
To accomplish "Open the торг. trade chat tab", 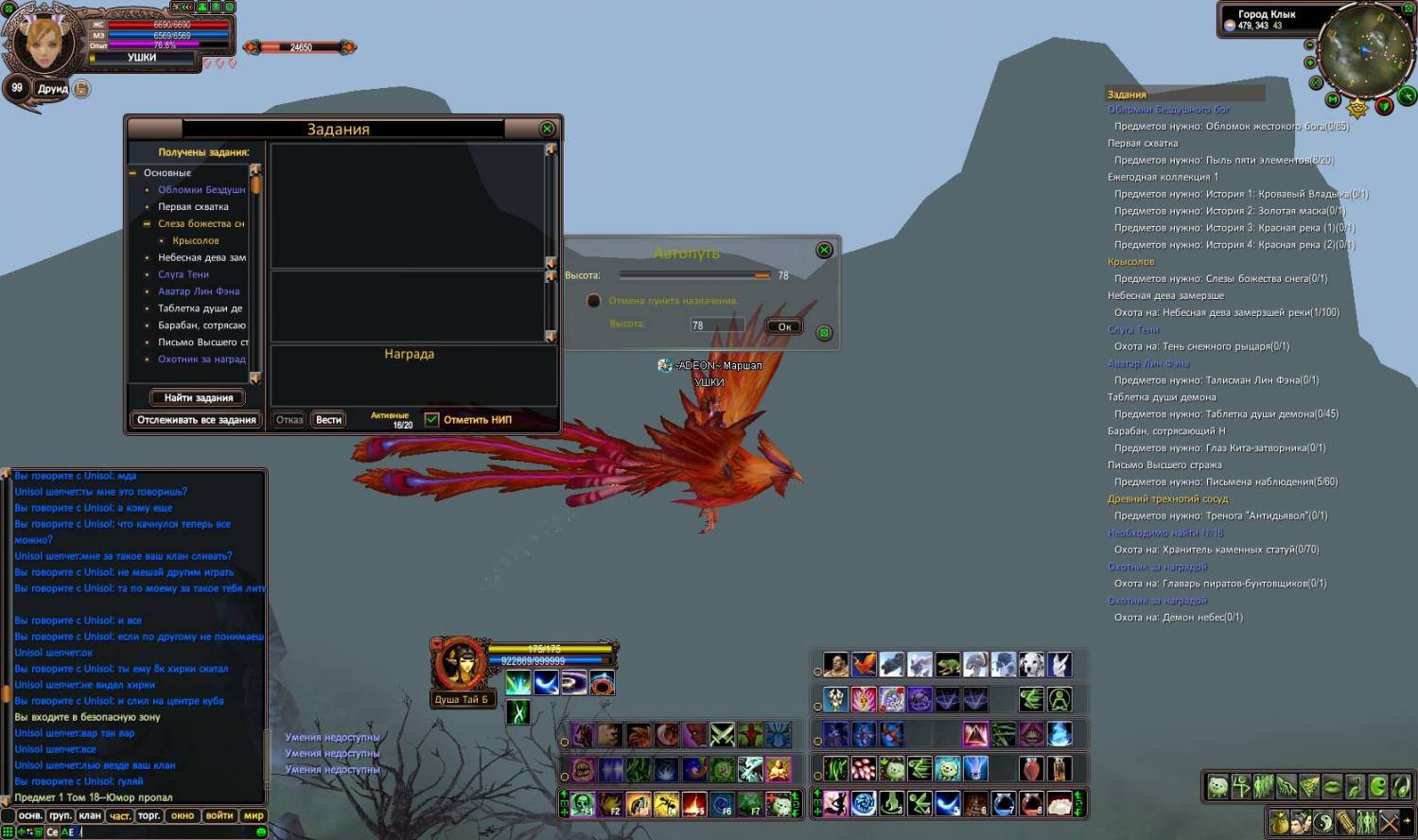I will [x=149, y=815].
